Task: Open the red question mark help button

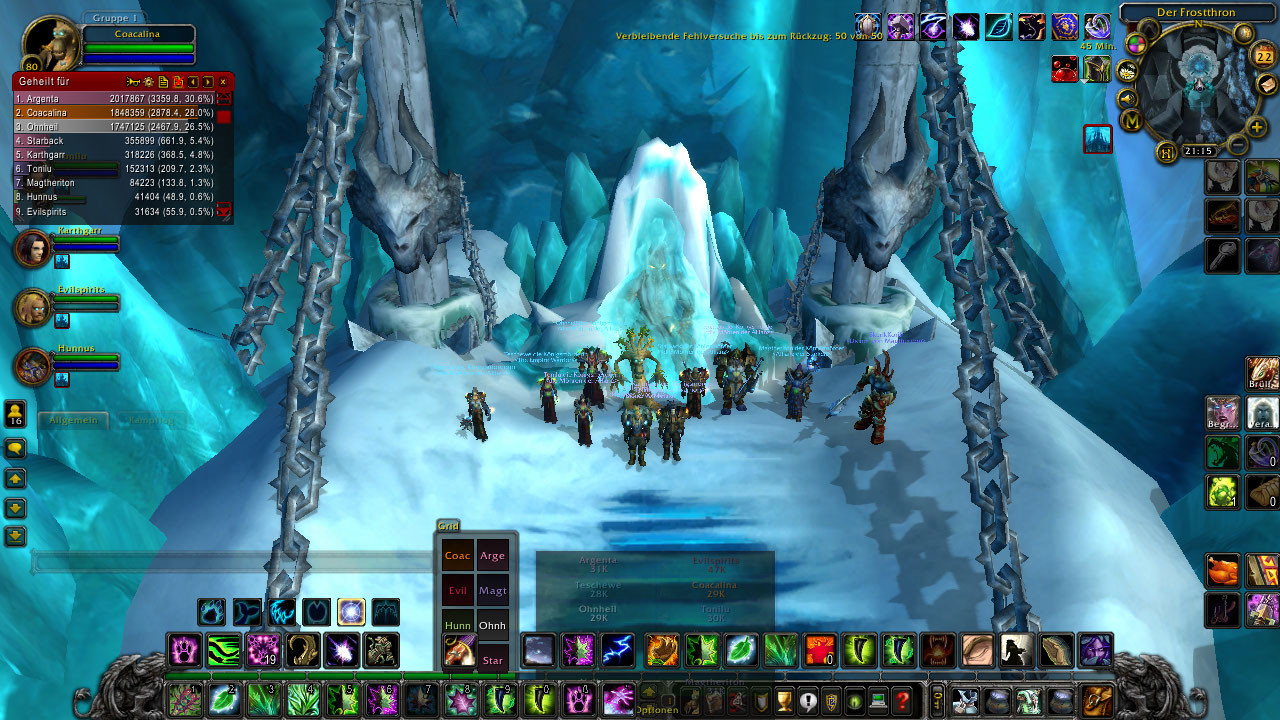Action: point(902,700)
